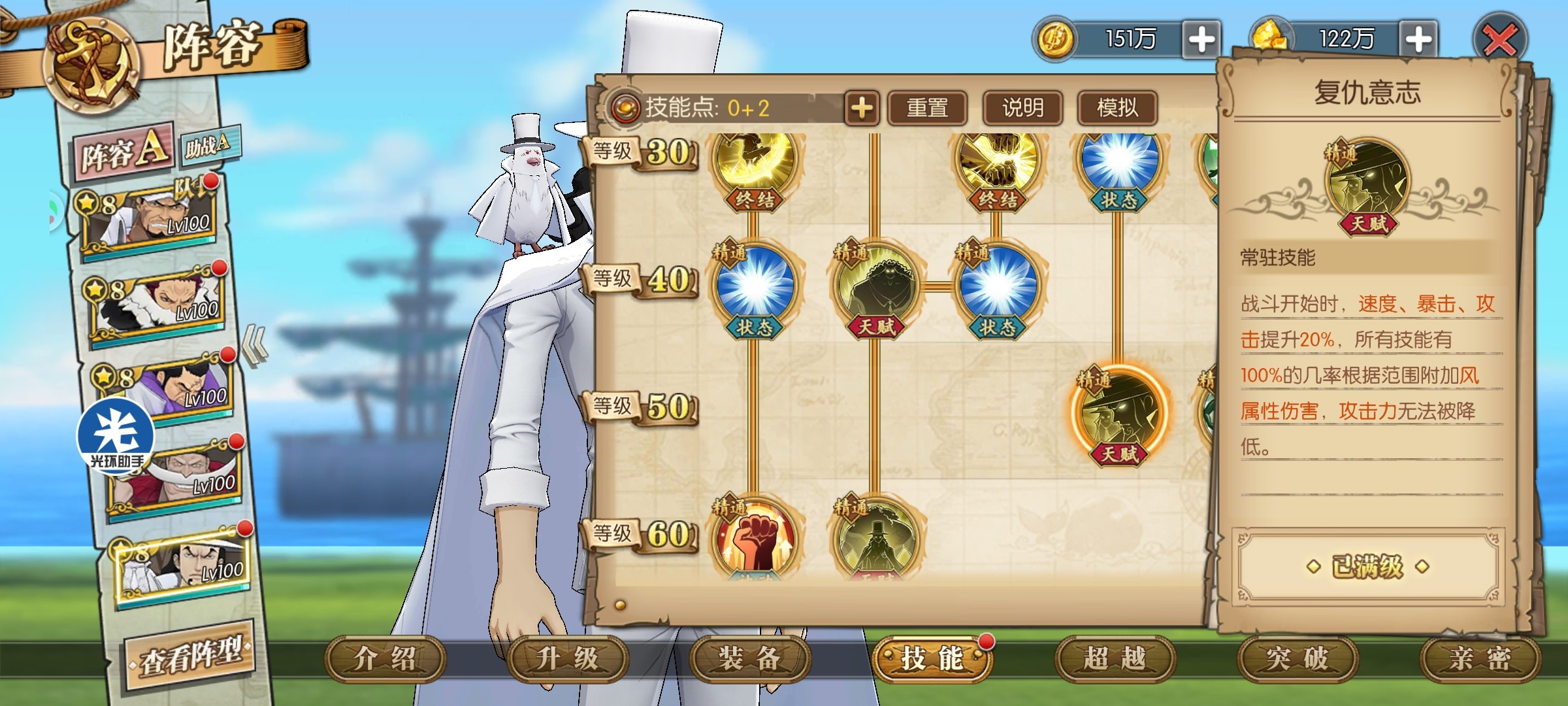Screen dimensions: 1568x706
Task: Open the 说明 explanation button
Action: point(1022,108)
